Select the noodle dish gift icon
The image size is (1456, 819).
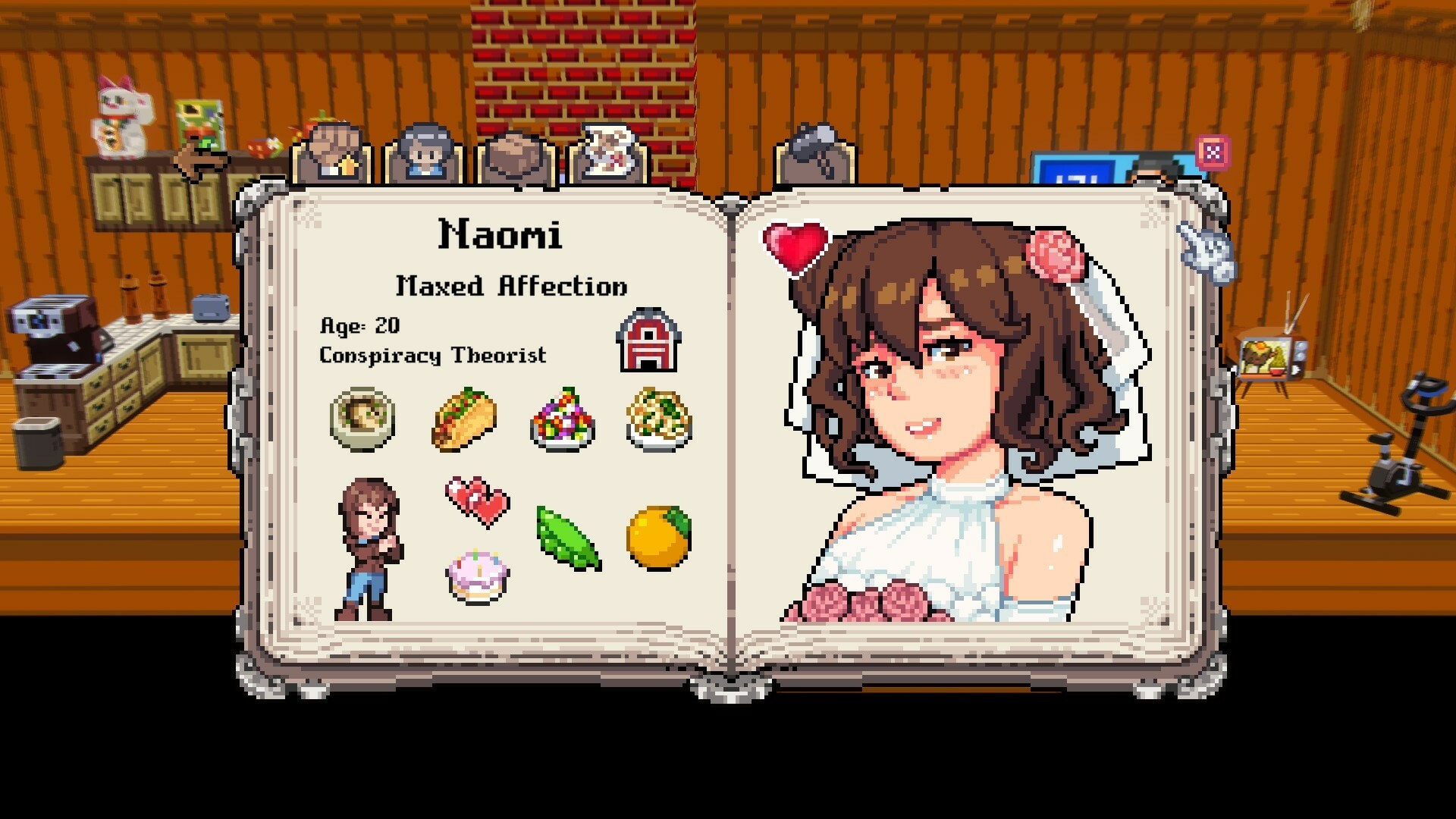(x=658, y=421)
